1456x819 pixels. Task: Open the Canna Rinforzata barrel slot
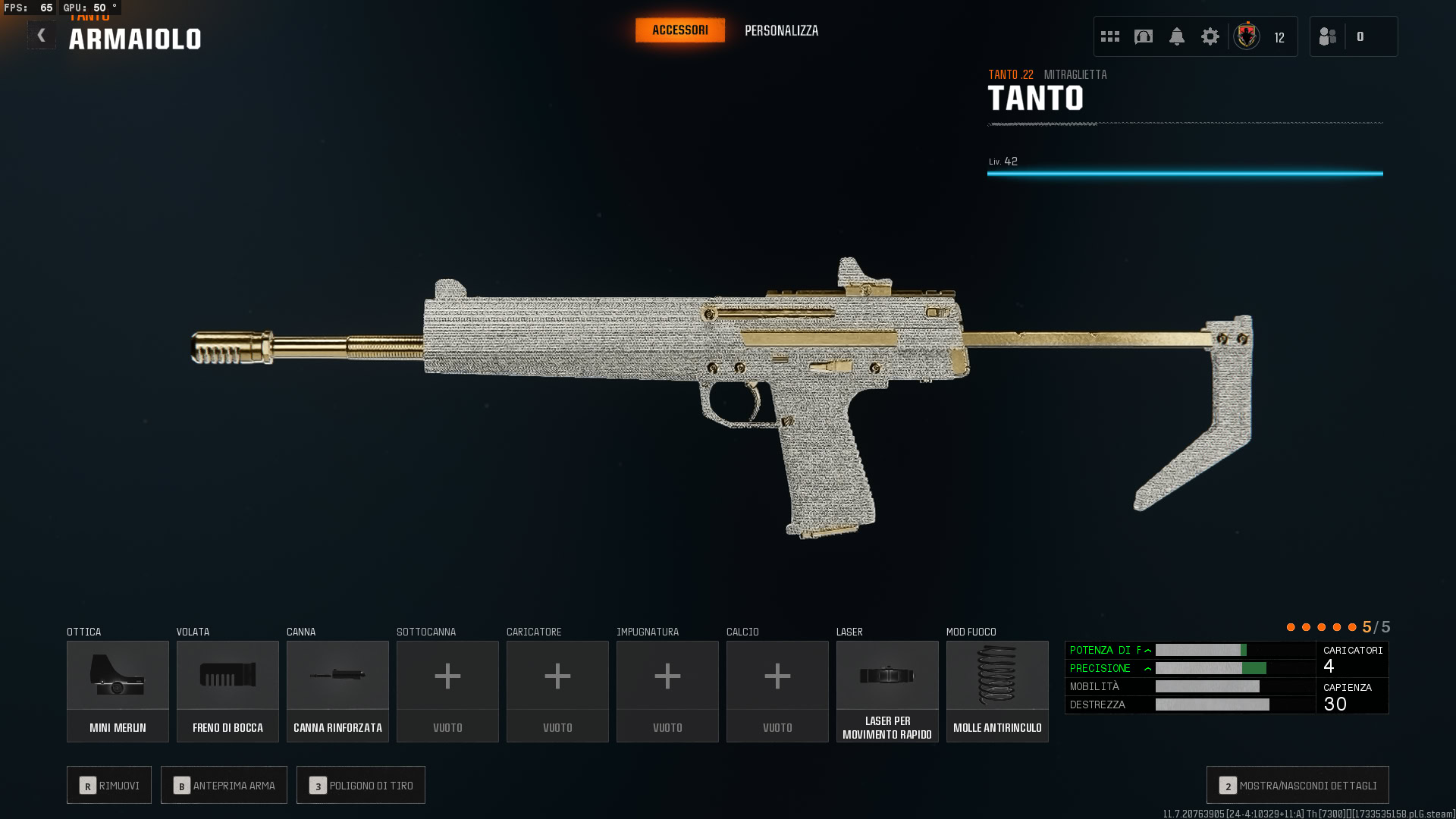(x=337, y=691)
